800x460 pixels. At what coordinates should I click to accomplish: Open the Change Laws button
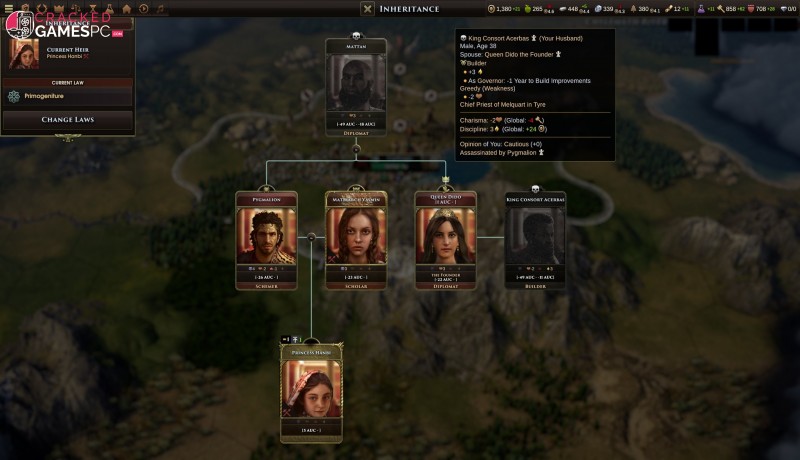(68, 120)
